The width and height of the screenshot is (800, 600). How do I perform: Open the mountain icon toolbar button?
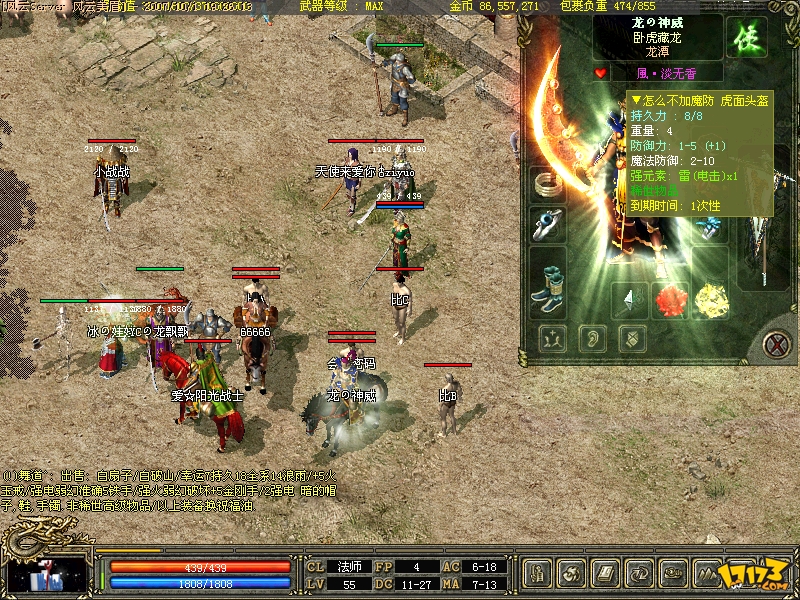pos(708,574)
